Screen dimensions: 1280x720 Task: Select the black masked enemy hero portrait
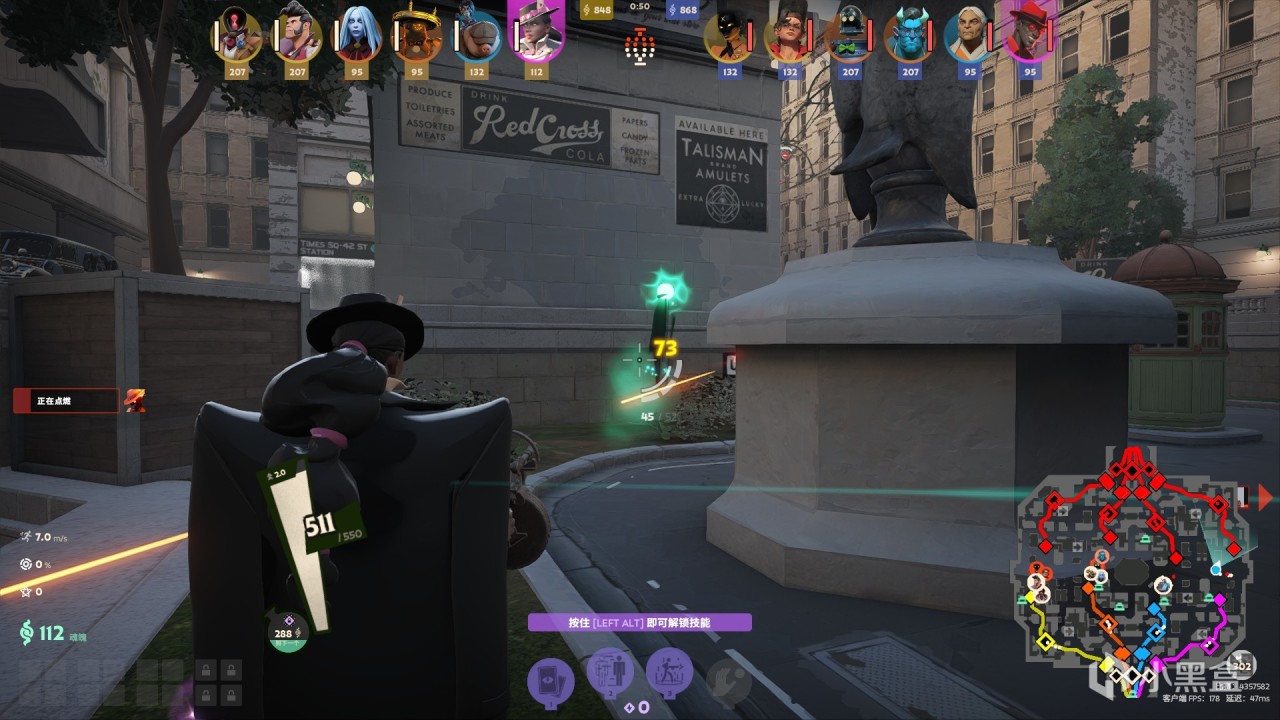[729, 36]
